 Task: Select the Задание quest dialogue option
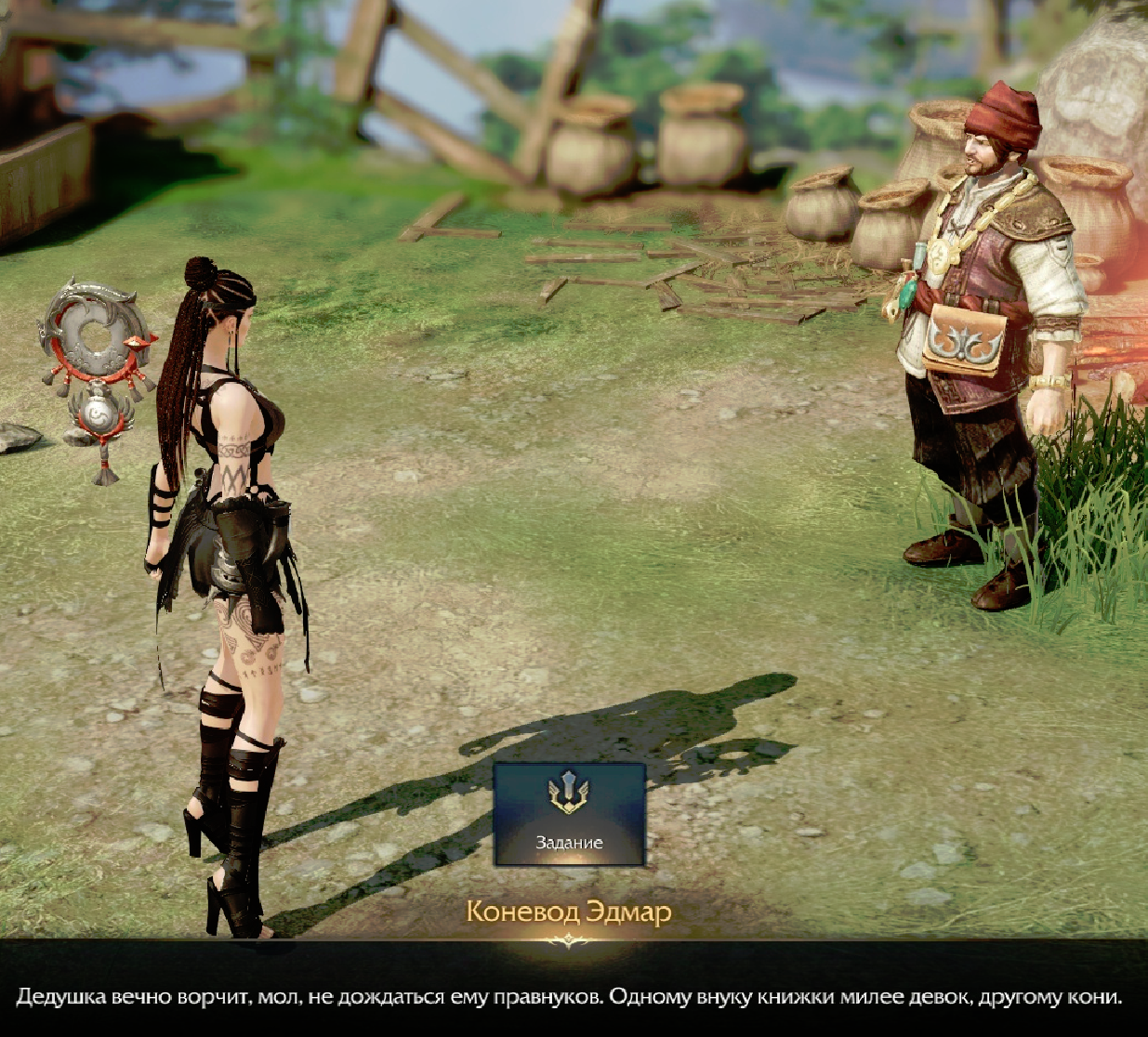point(569,814)
